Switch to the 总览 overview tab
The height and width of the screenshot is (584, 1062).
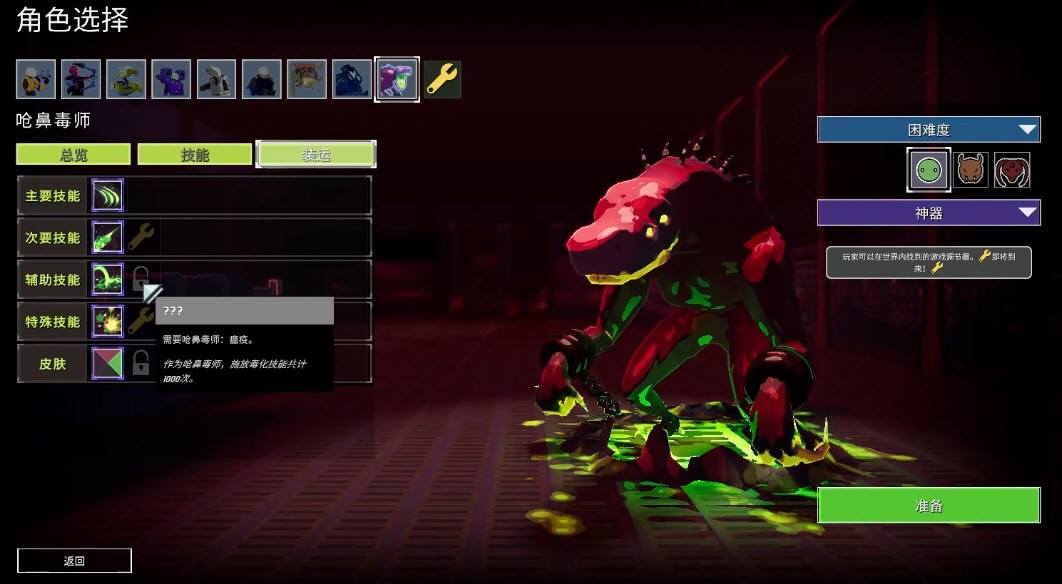point(73,154)
